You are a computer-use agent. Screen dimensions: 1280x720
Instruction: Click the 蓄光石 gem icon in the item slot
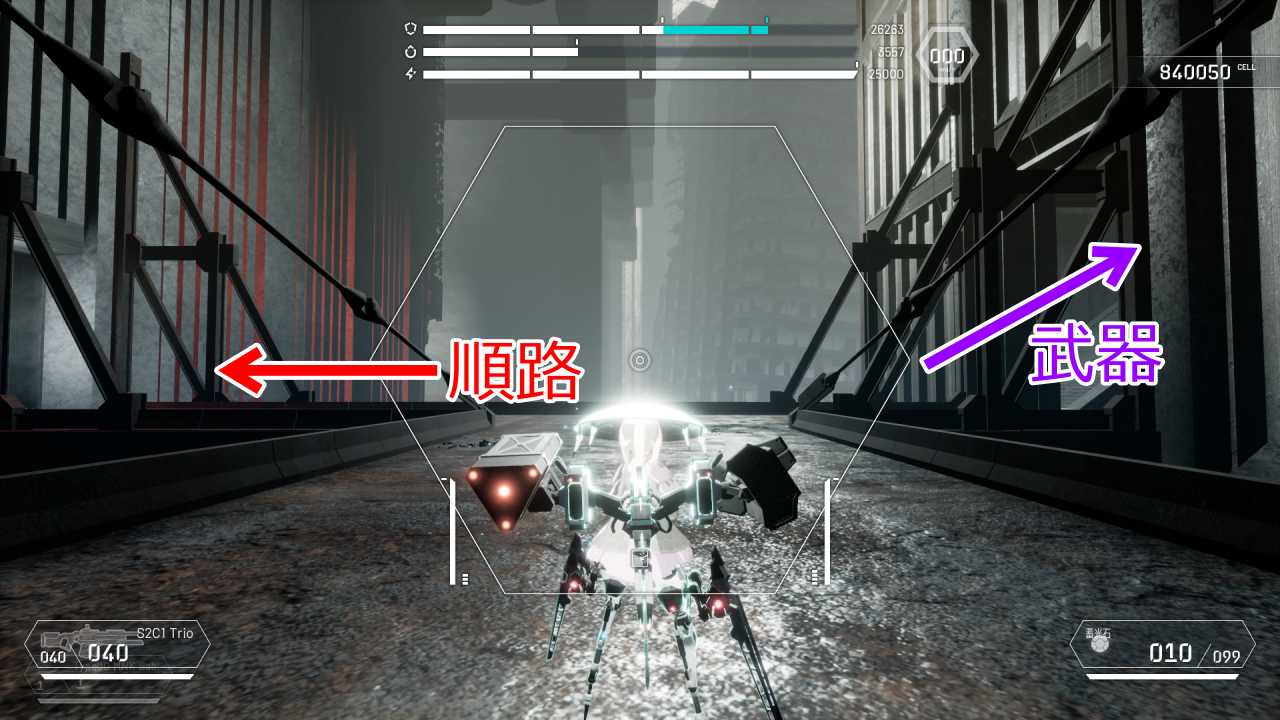1100,644
